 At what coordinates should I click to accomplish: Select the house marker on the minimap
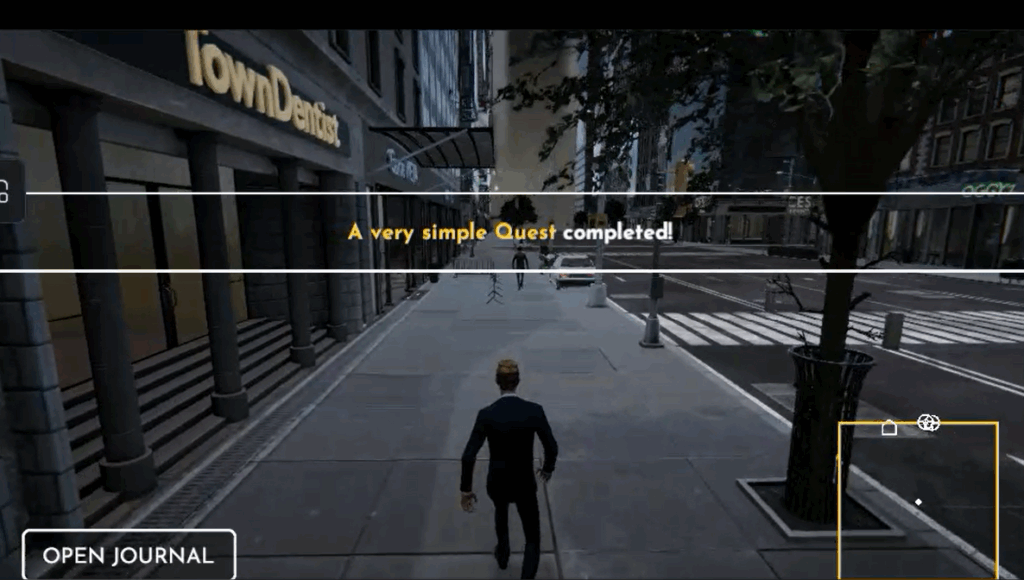coord(889,428)
